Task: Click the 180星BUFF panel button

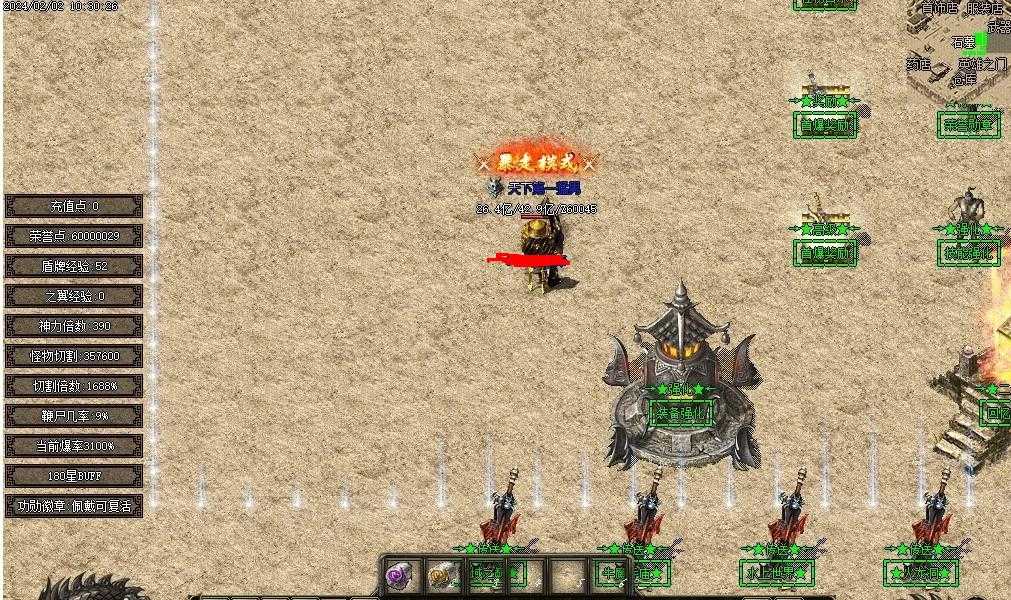Action: [x=74, y=476]
